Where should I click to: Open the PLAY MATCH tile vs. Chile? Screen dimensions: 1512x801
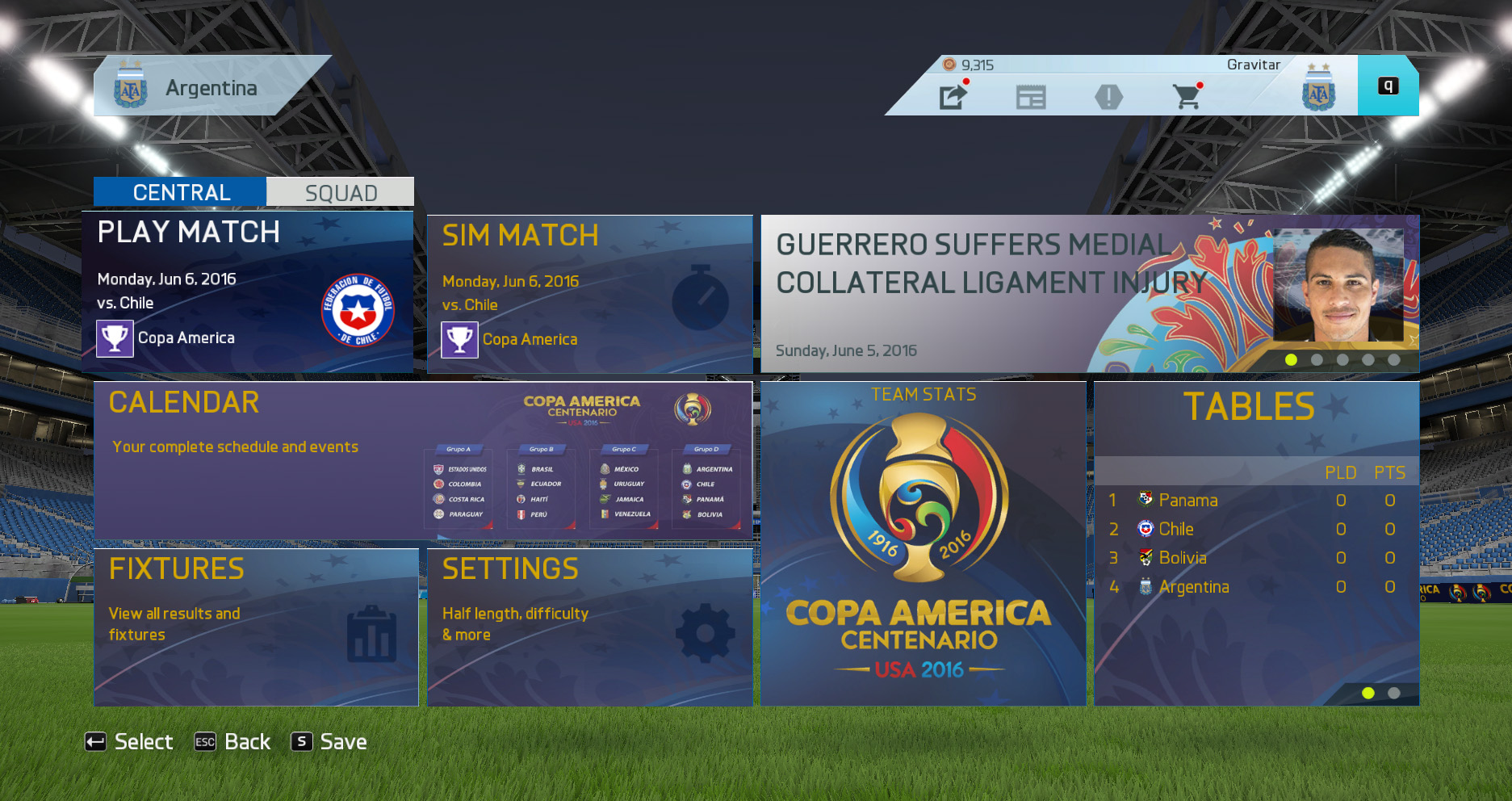247,292
